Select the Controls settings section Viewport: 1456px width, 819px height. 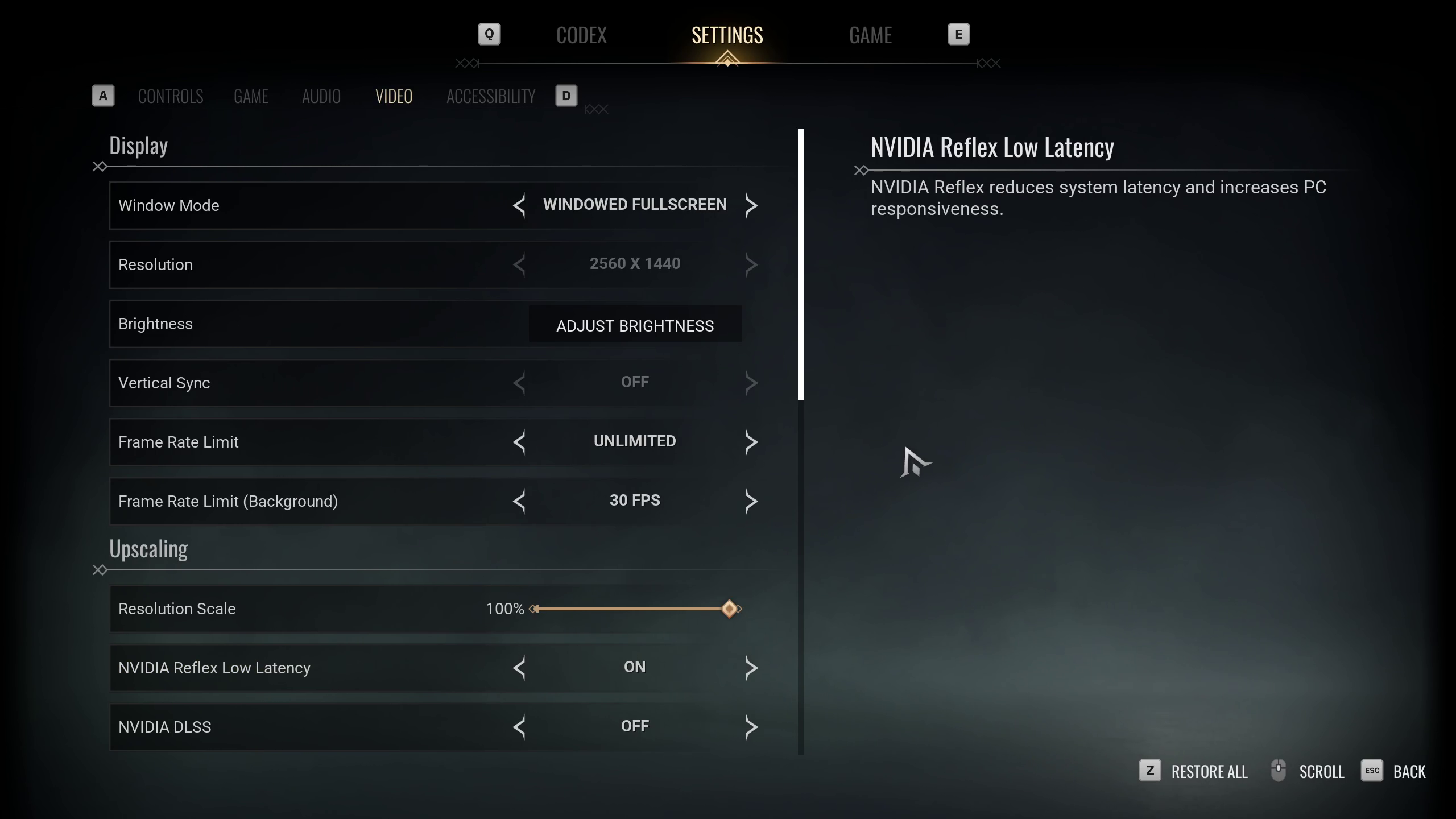click(171, 96)
